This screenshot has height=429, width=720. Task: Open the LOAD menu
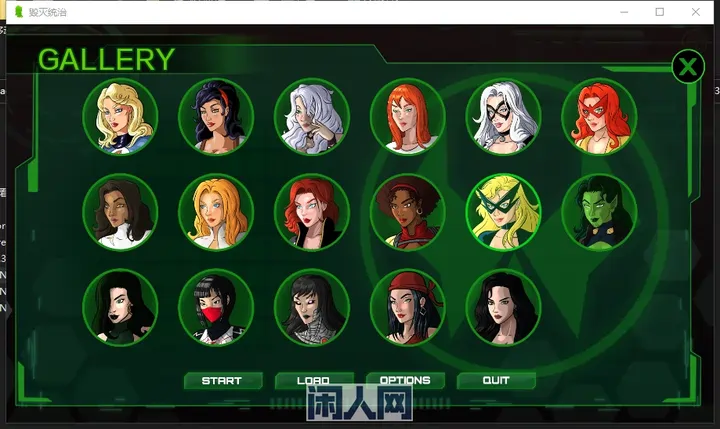(x=313, y=381)
